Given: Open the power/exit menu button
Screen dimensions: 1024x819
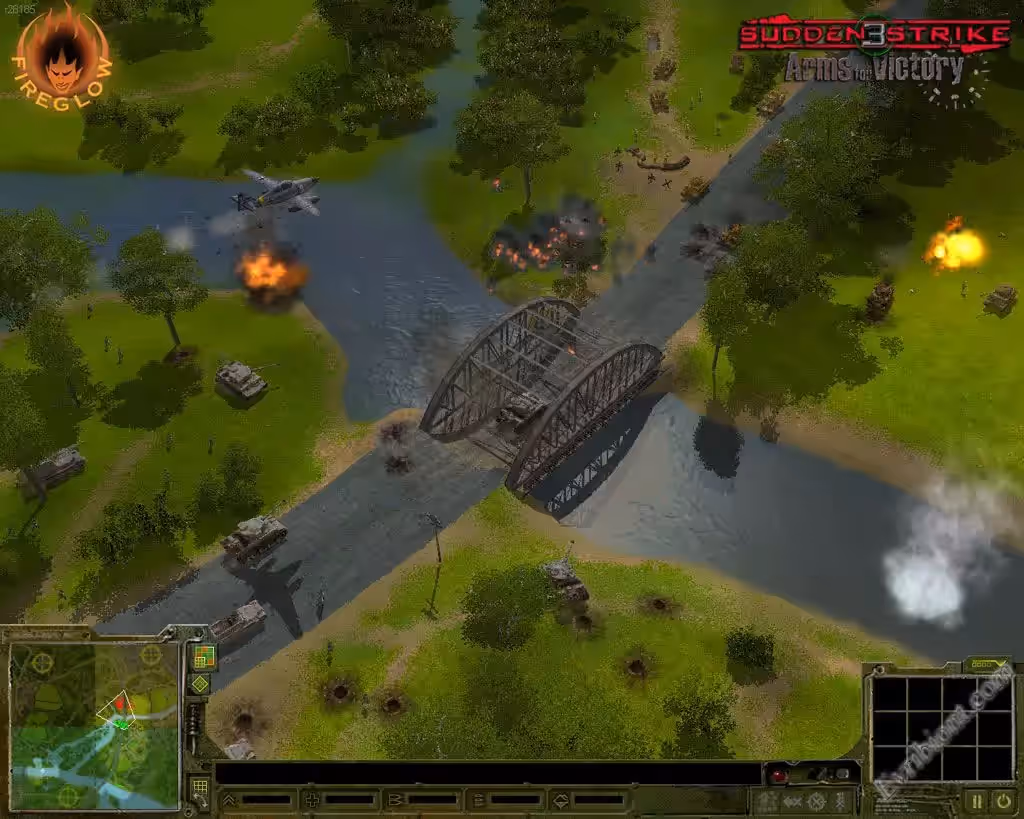Looking at the screenshot, I should tap(1002, 800).
